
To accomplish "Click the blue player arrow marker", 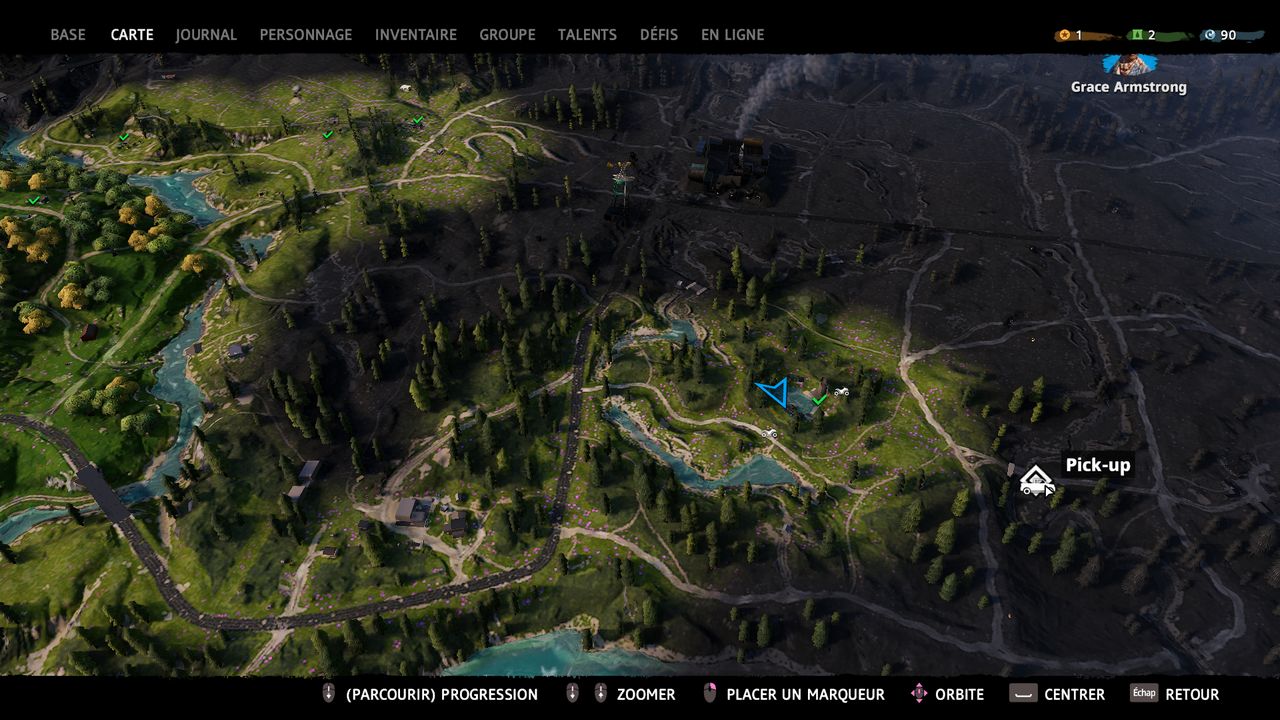I will click(775, 391).
